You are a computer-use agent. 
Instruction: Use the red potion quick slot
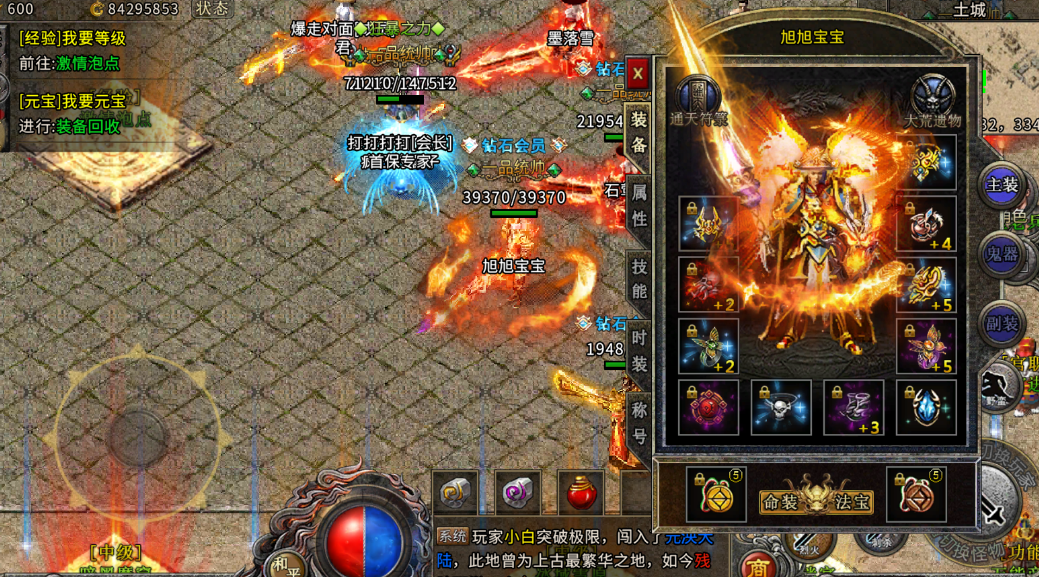[x=580, y=492]
